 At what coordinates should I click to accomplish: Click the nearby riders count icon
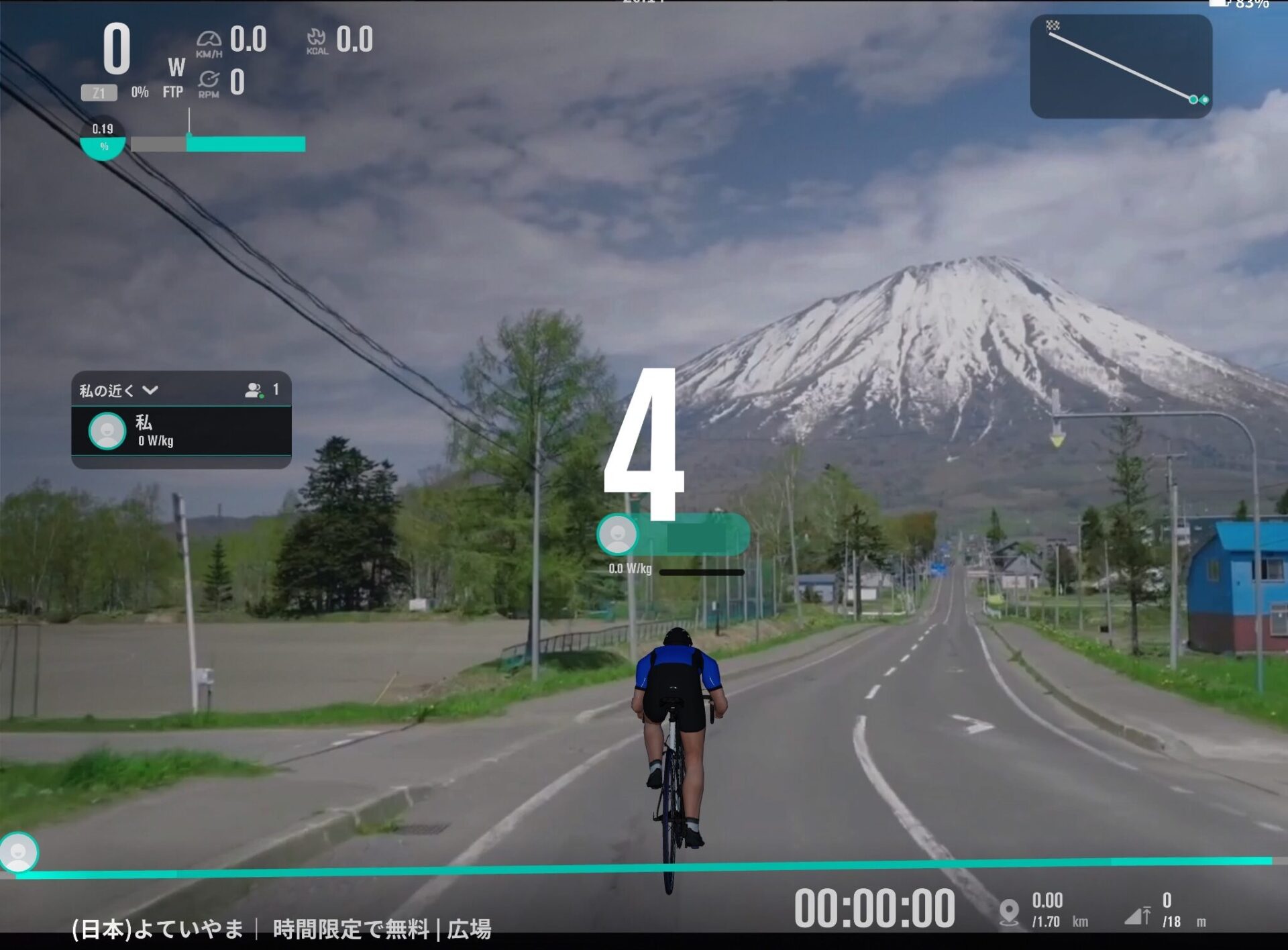pos(254,390)
